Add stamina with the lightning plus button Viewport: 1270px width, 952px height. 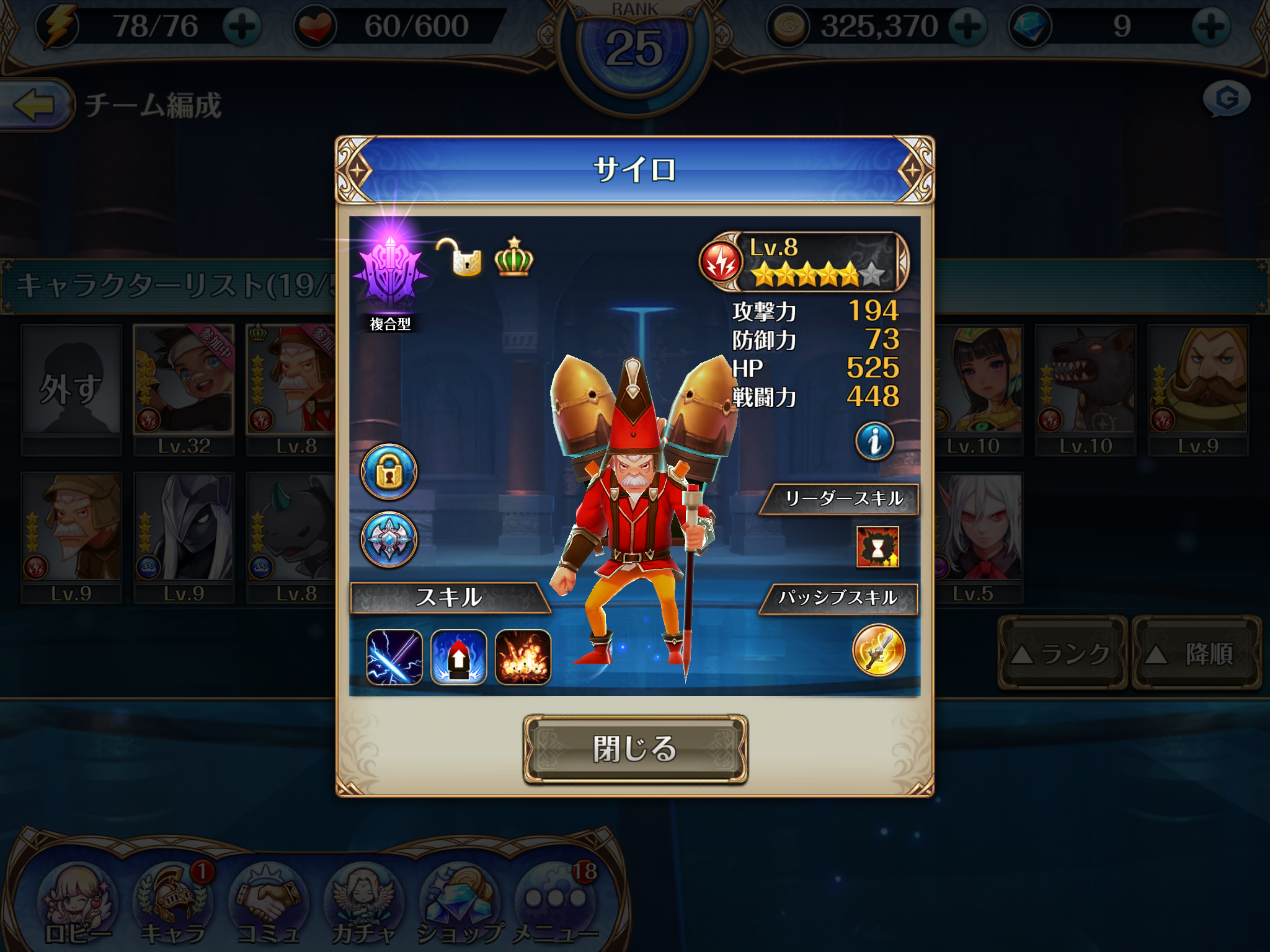[x=242, y=27]
